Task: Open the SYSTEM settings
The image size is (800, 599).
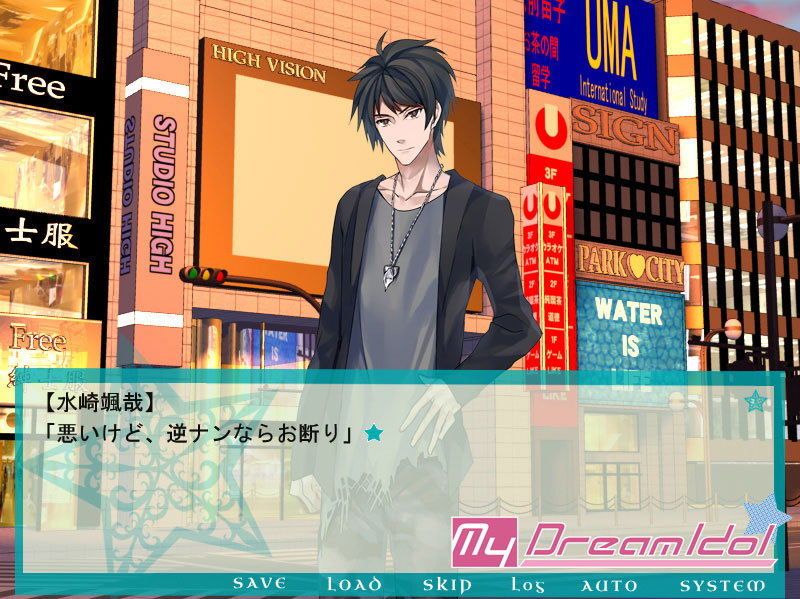Action: [x=722, y=584]
